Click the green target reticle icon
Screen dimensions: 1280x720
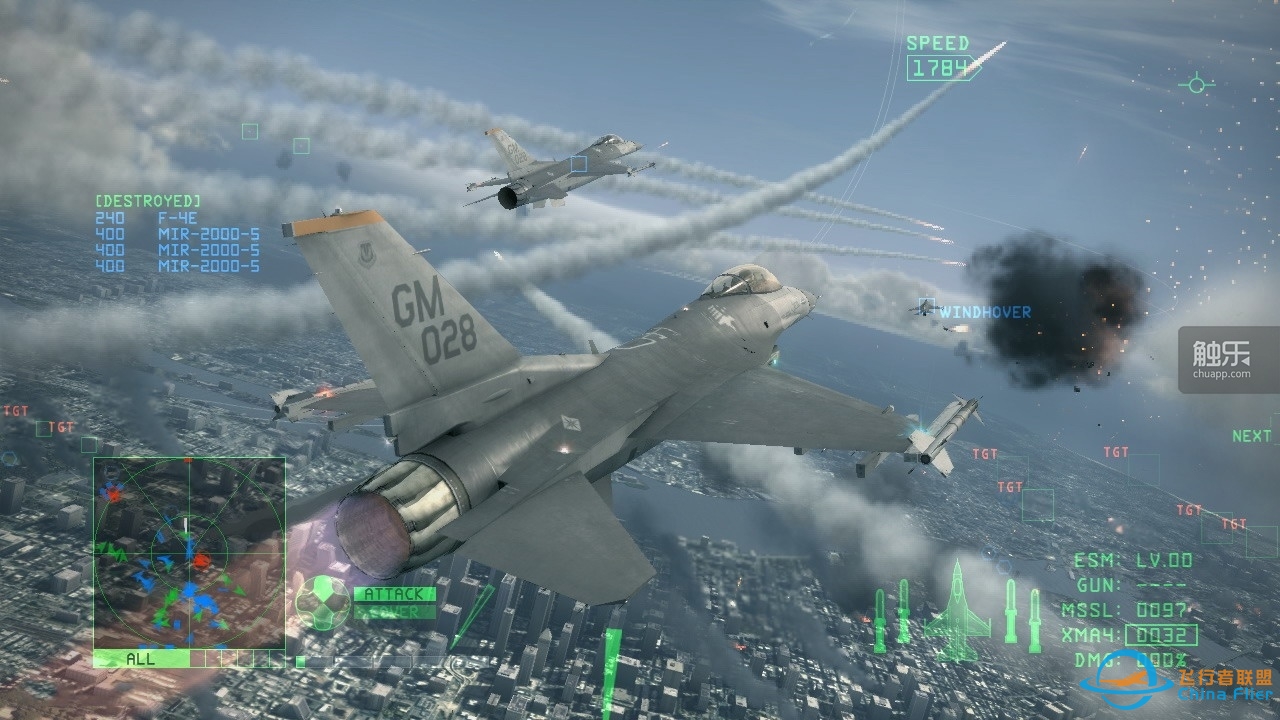coord(1196,84)
